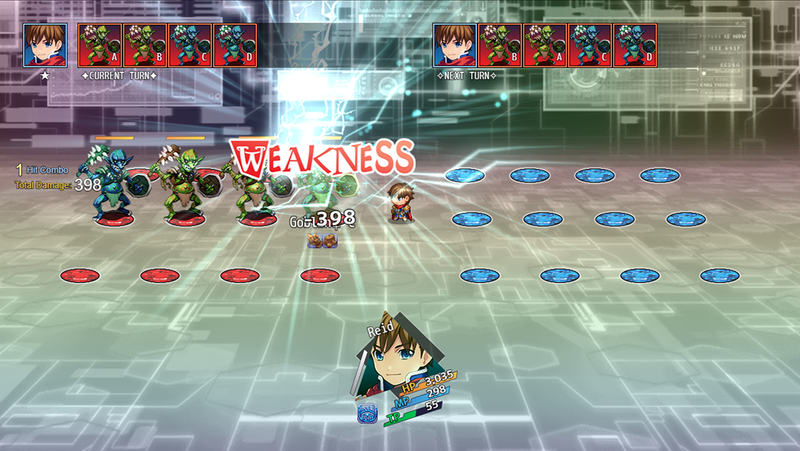Select Reid's portrait in the current turn order
Screen dimensions: 800x451
click(45, 45)
